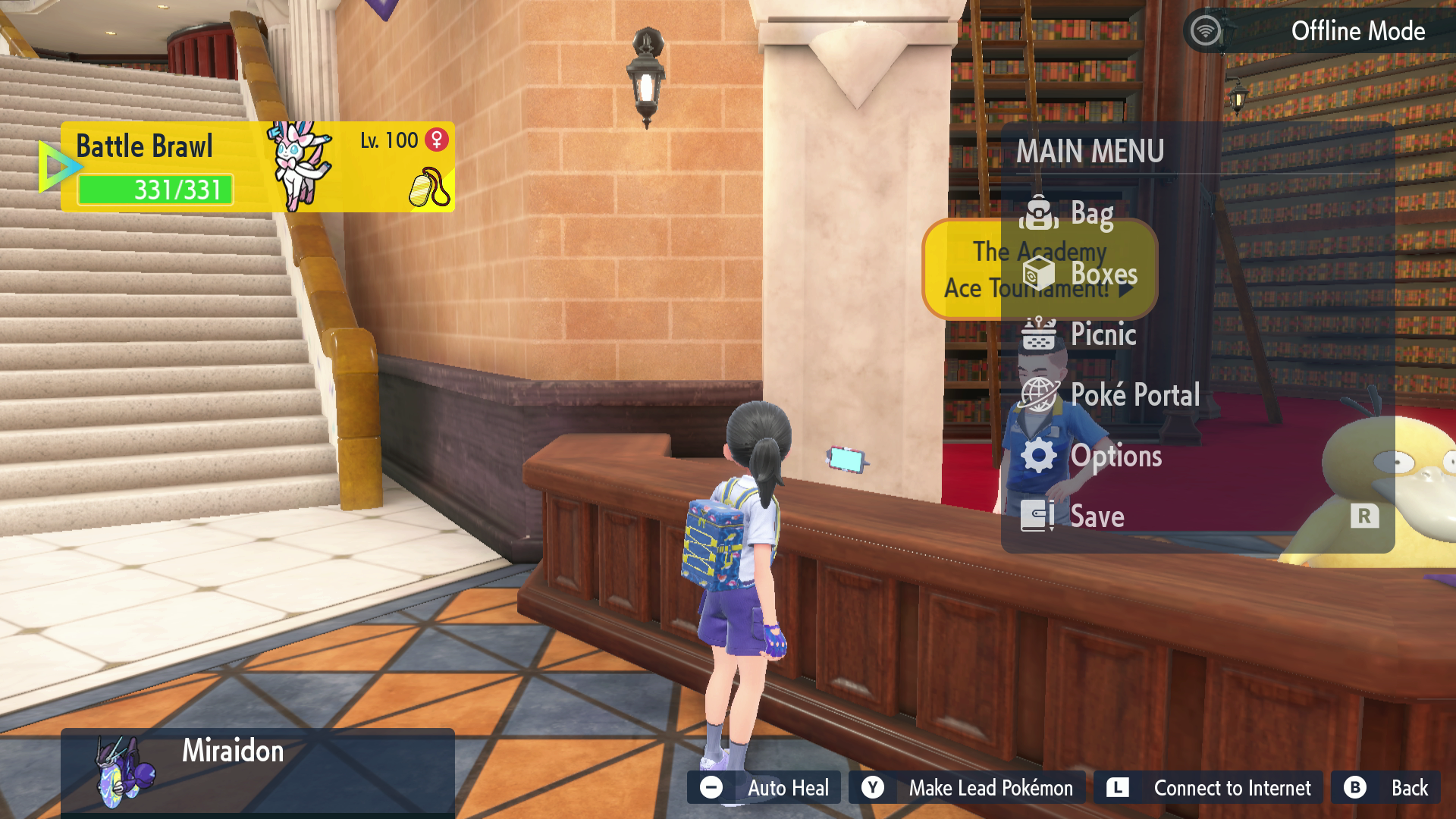1456x819 pixels.
Task: Click the Offline Mode status indicator
Action: 1319,31
